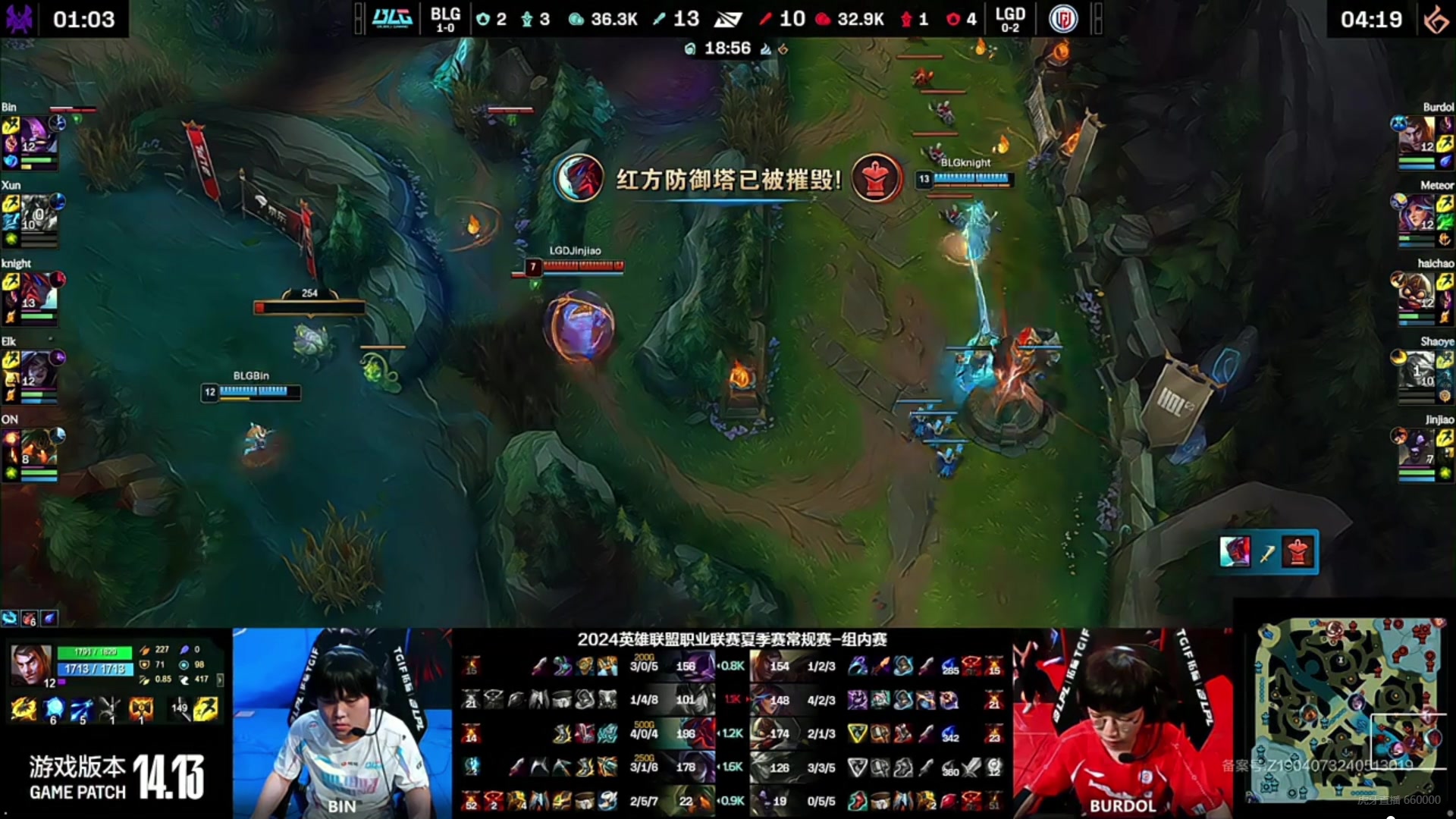Select Bin's champion portrait in left team list

(35, 134)
